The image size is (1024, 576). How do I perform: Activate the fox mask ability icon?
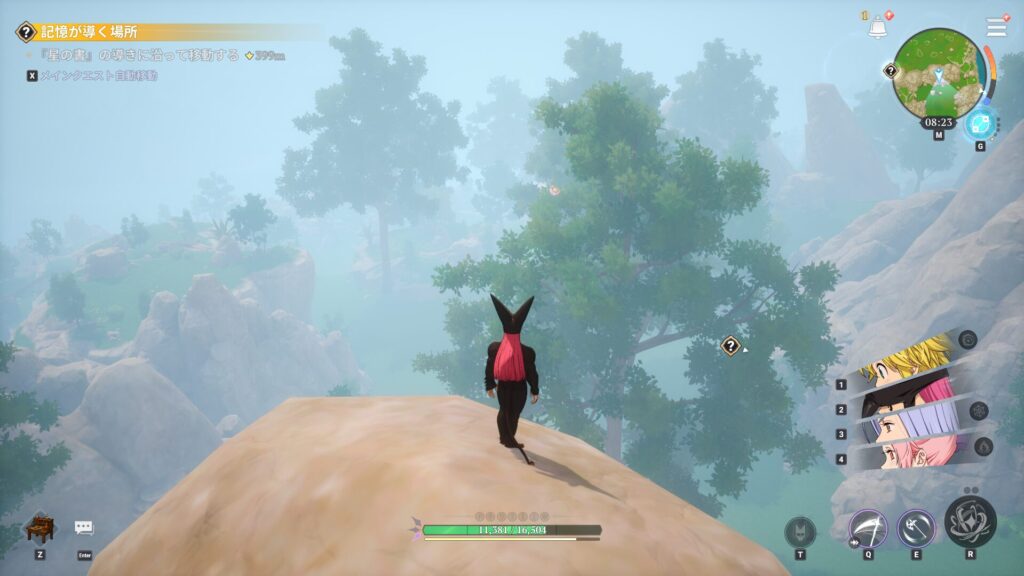(x=800, y=531)
